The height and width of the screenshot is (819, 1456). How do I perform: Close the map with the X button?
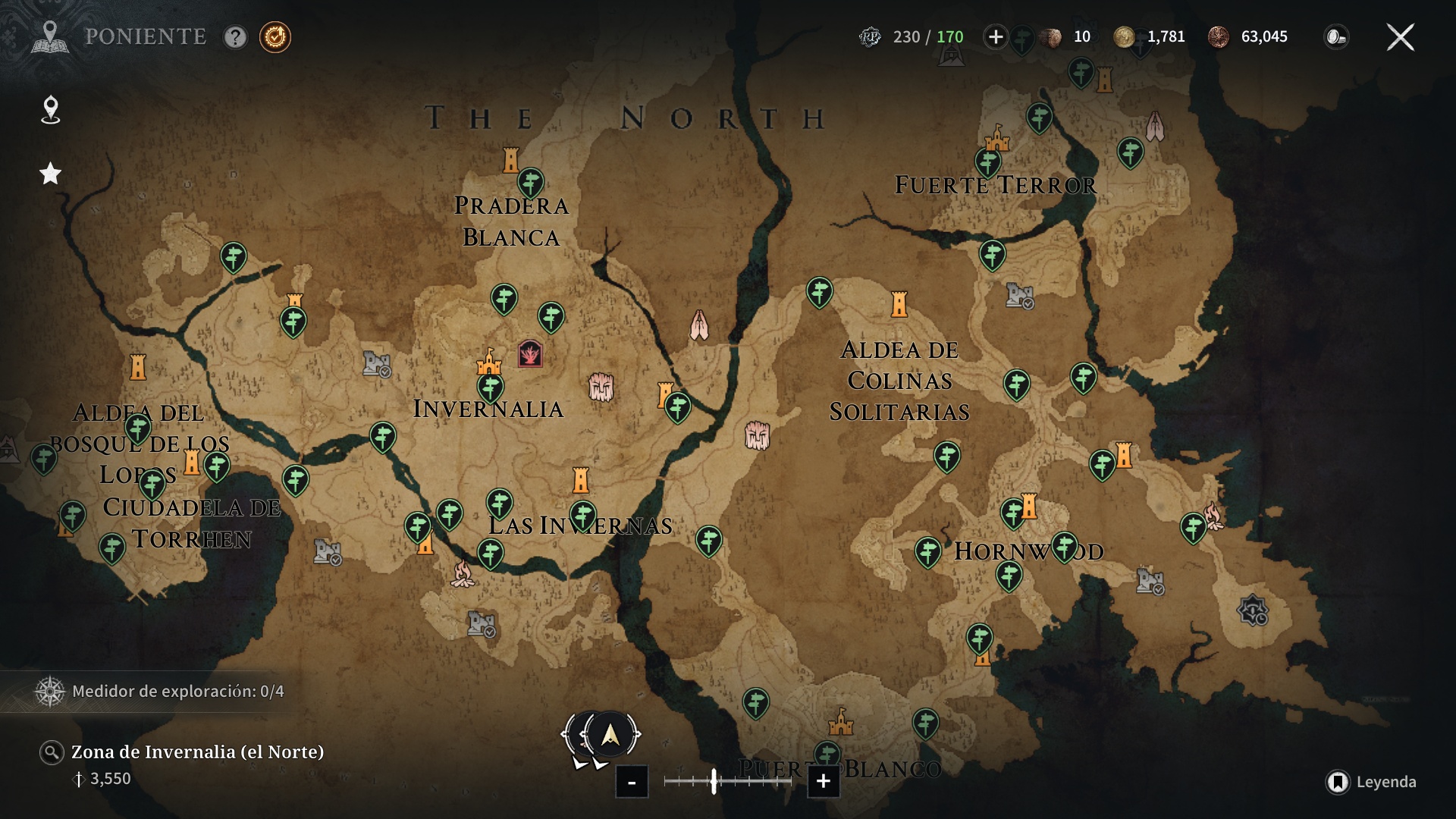[x=1400, y=37]
